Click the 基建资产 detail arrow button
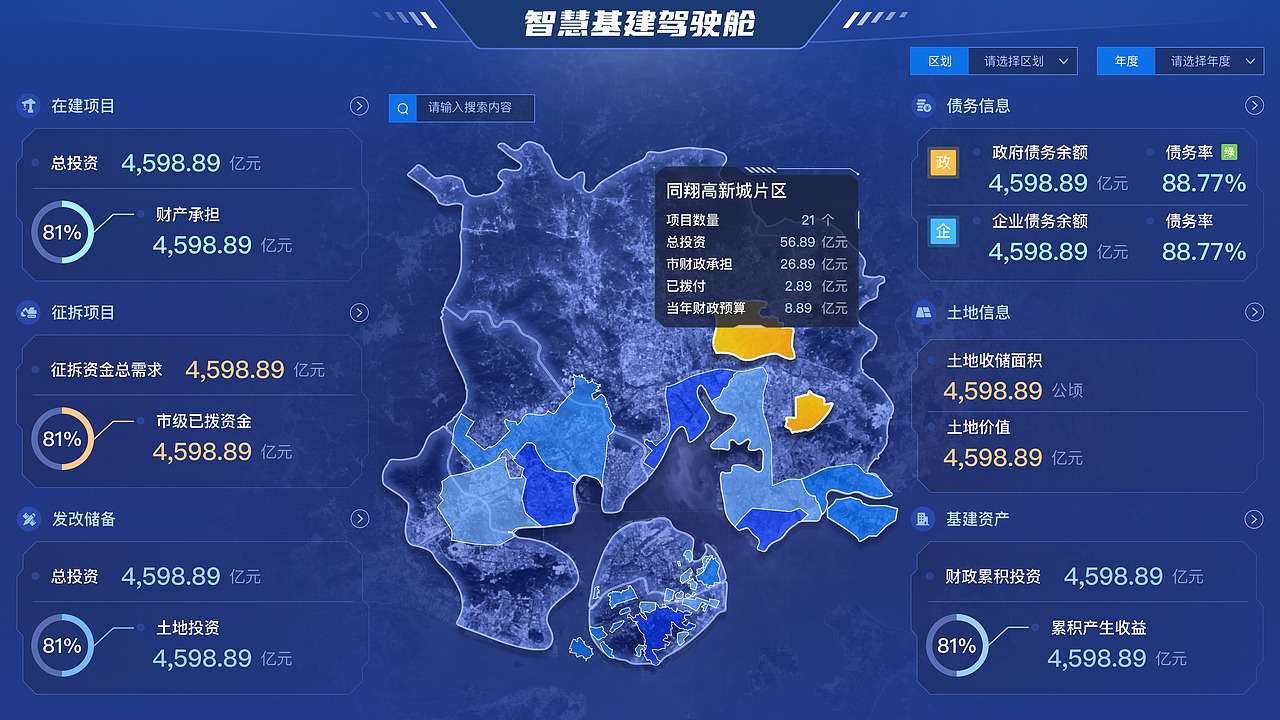Screen dimensions: 1280x720 tap(1255, 519)
